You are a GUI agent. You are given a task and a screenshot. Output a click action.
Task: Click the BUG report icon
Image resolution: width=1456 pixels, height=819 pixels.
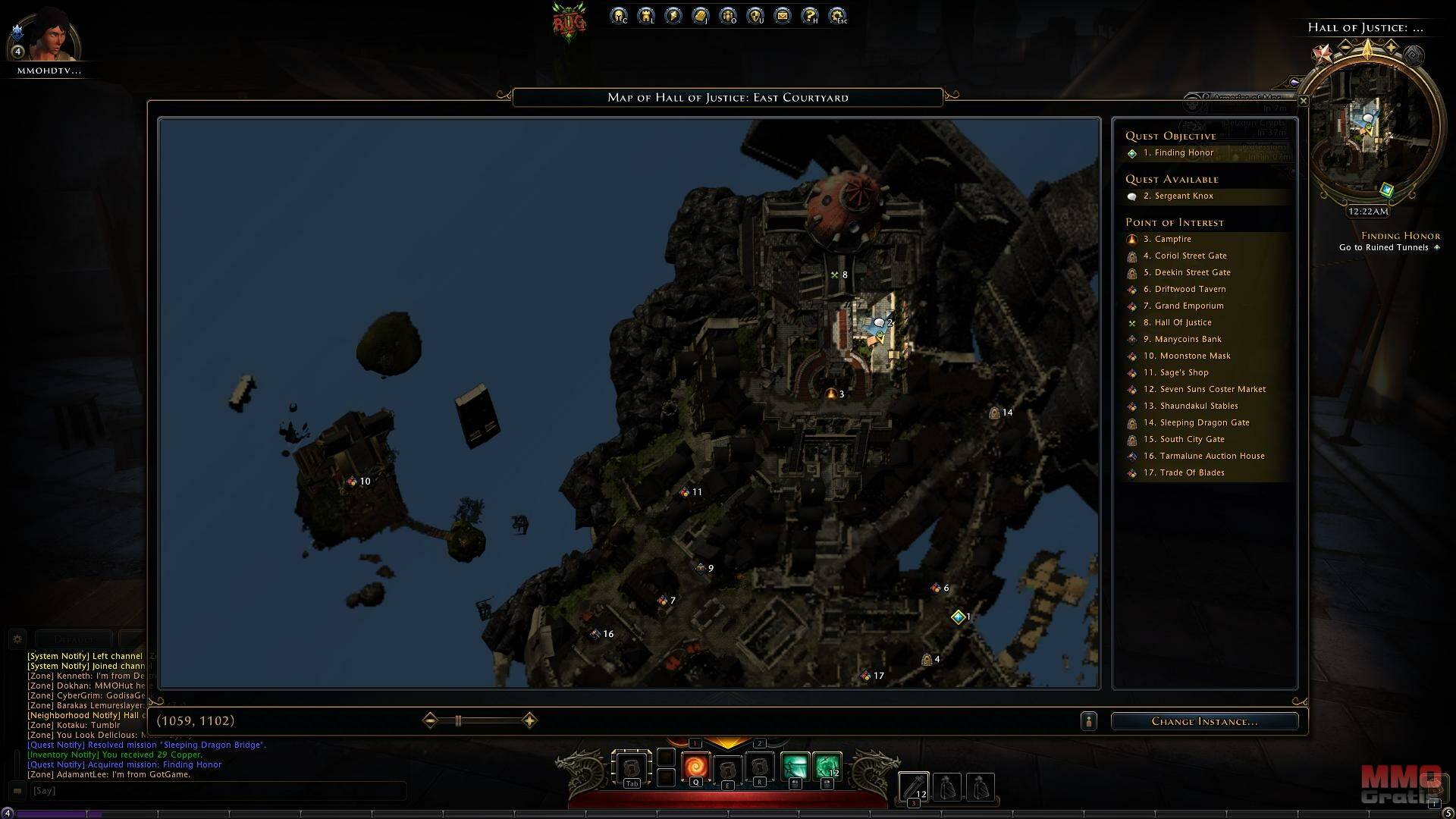click(569, 23)
